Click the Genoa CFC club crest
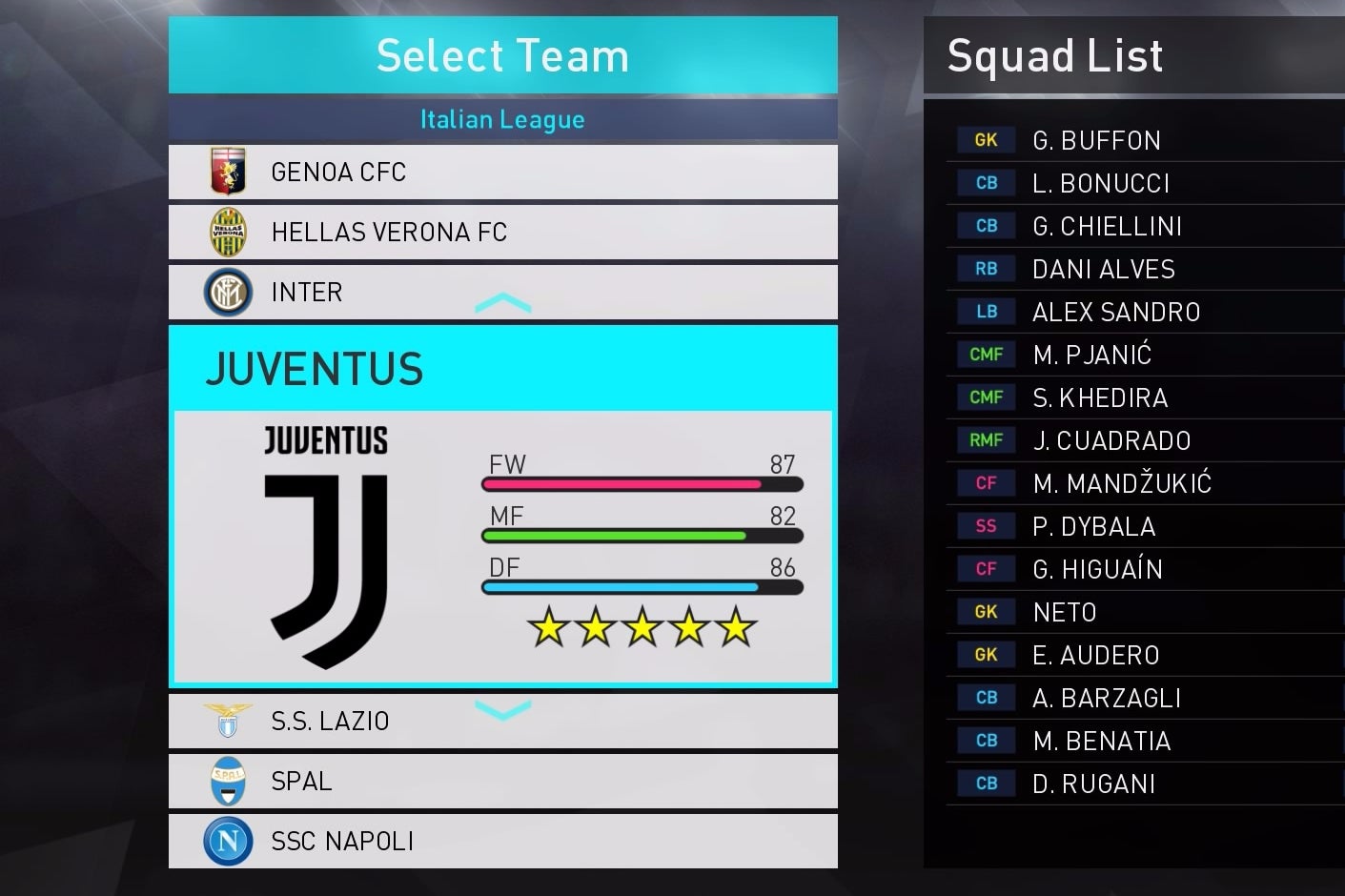 (x=228, y=172)
